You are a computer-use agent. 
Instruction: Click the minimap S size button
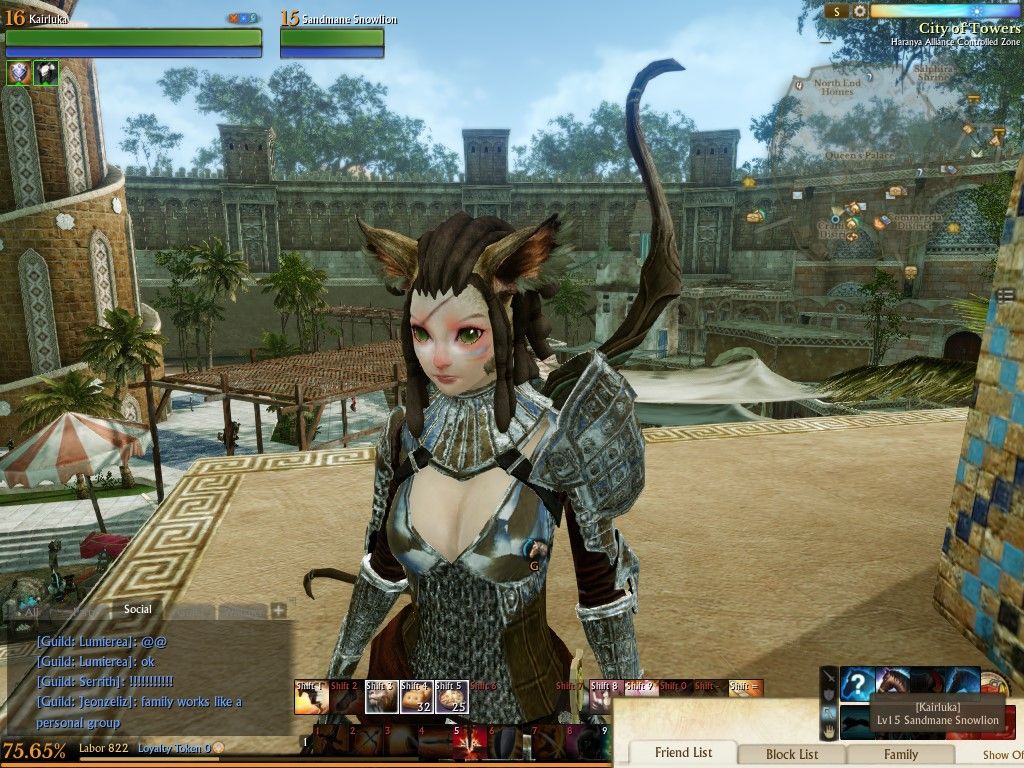click(x=836, y=11)
